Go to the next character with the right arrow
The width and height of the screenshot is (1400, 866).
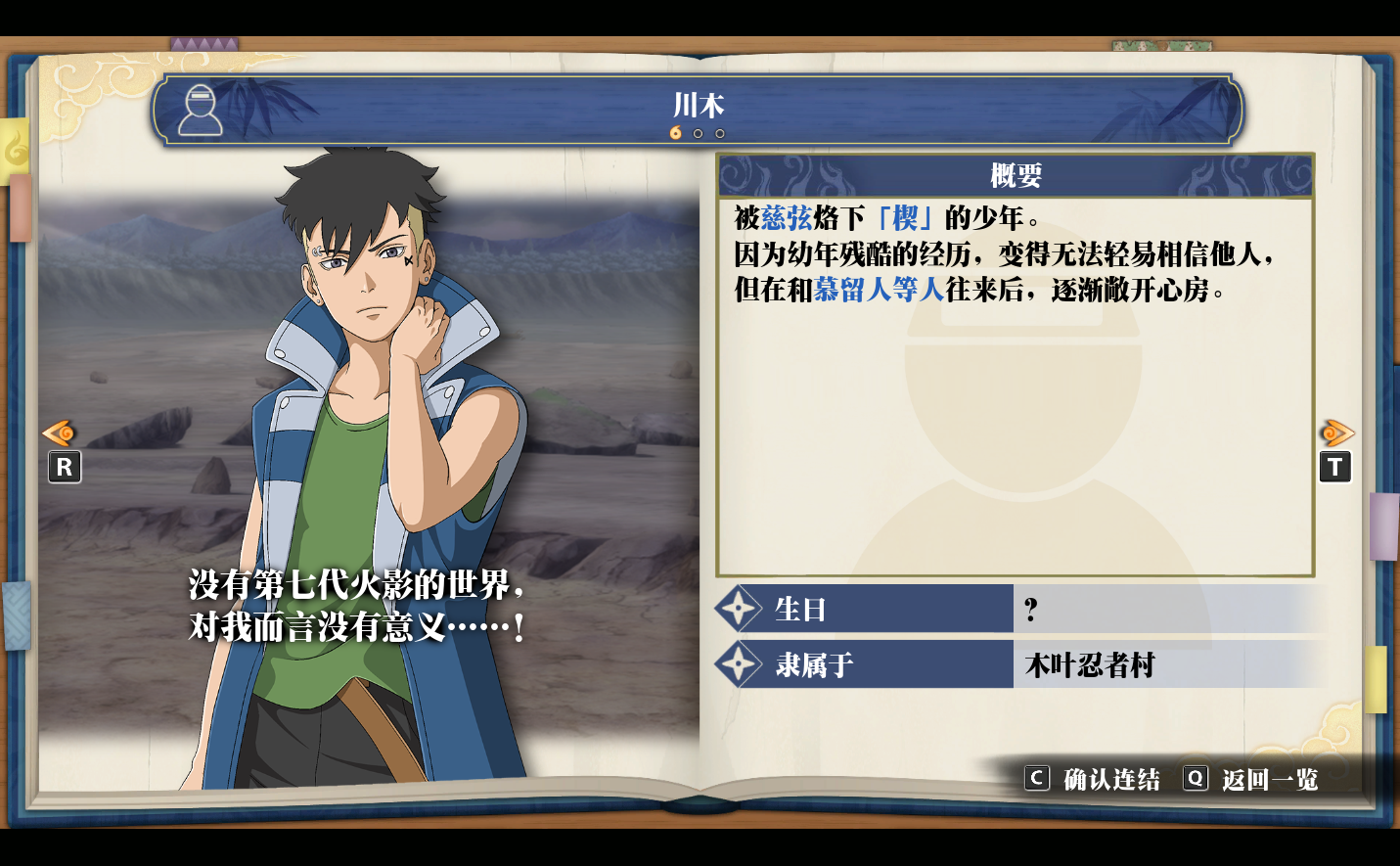tap(1335, 433)
